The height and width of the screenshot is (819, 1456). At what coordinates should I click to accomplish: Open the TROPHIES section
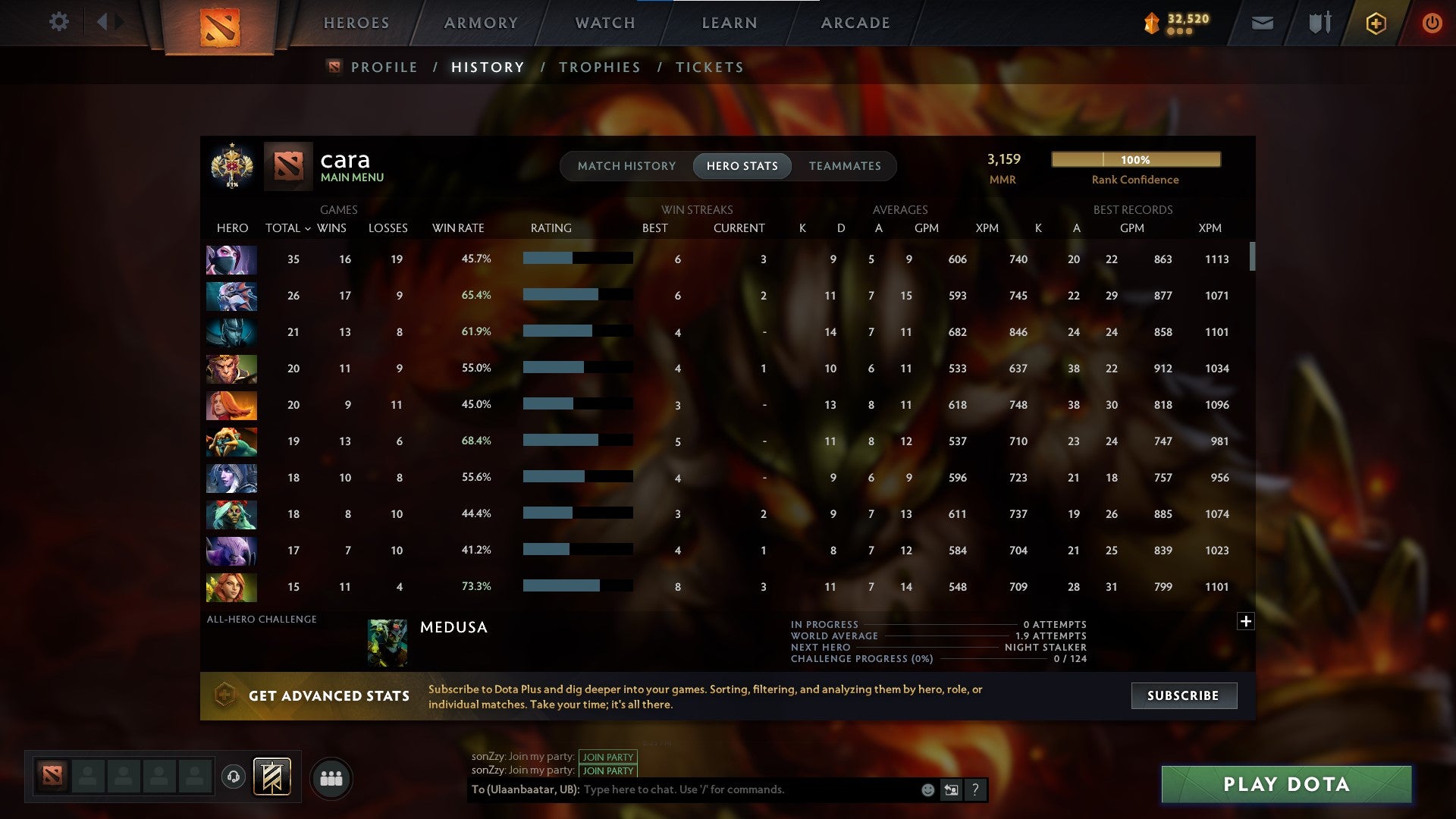(599, 67)
